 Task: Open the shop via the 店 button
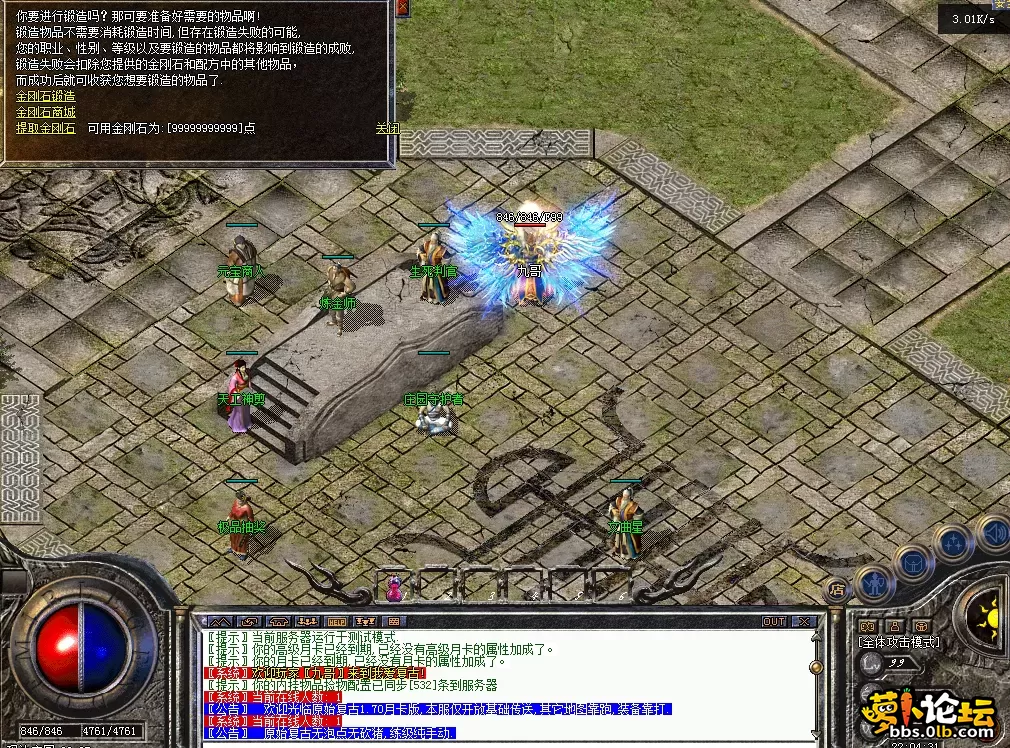point(837,590)
